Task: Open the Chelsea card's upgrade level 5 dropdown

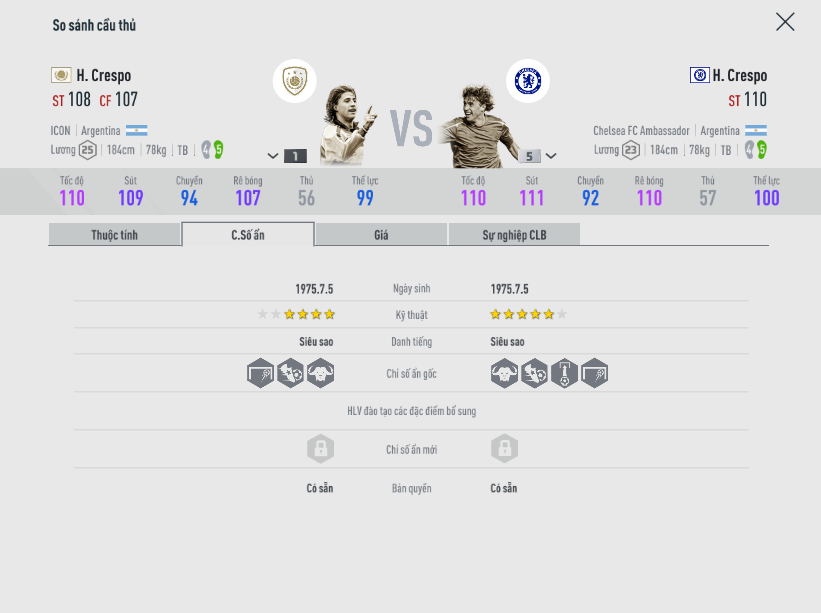Action: pyautogui.click(x=537, y=156)
